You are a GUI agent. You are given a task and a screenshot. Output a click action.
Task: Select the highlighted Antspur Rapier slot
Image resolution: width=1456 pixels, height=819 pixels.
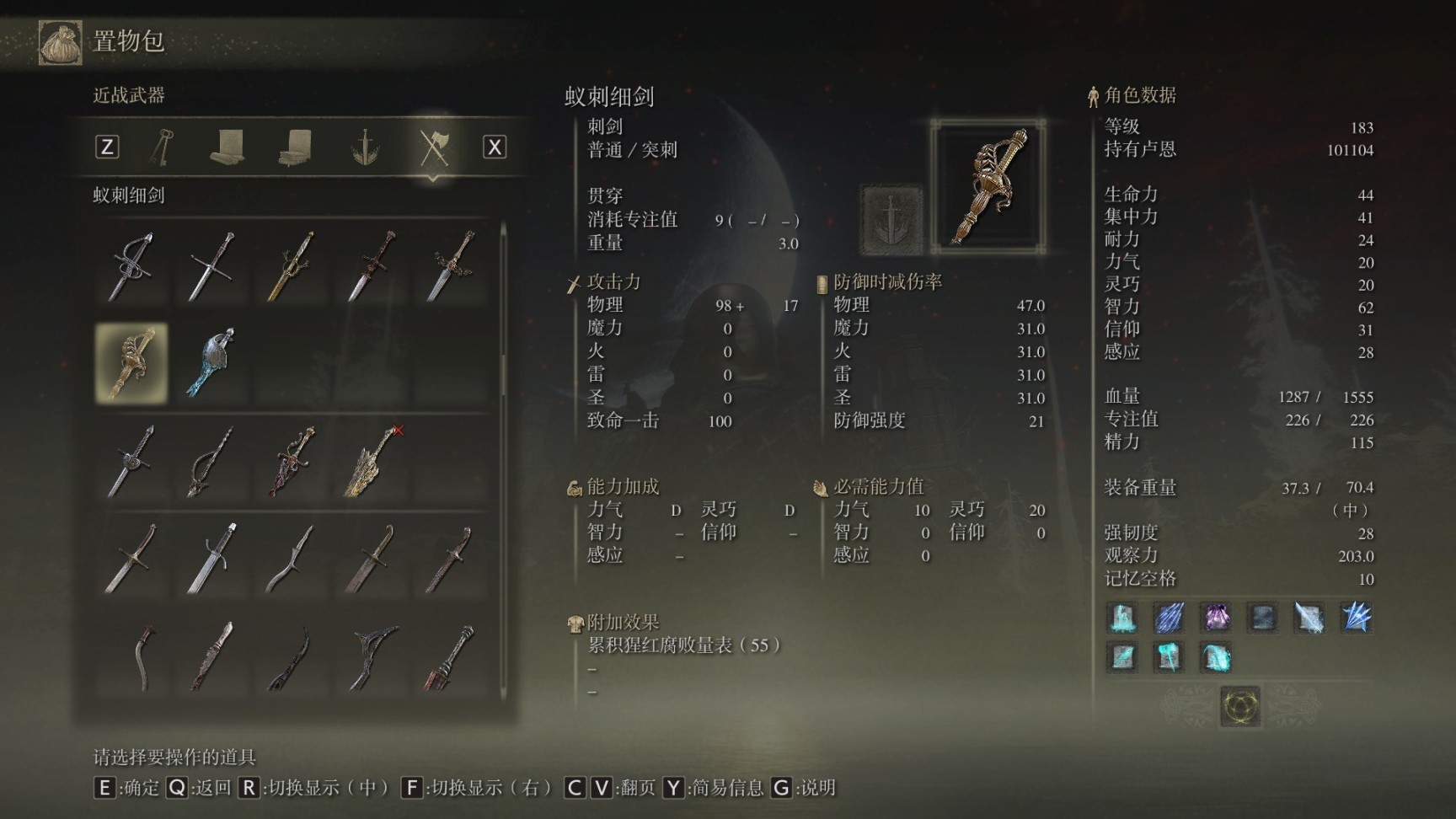(x=131, y=363)
